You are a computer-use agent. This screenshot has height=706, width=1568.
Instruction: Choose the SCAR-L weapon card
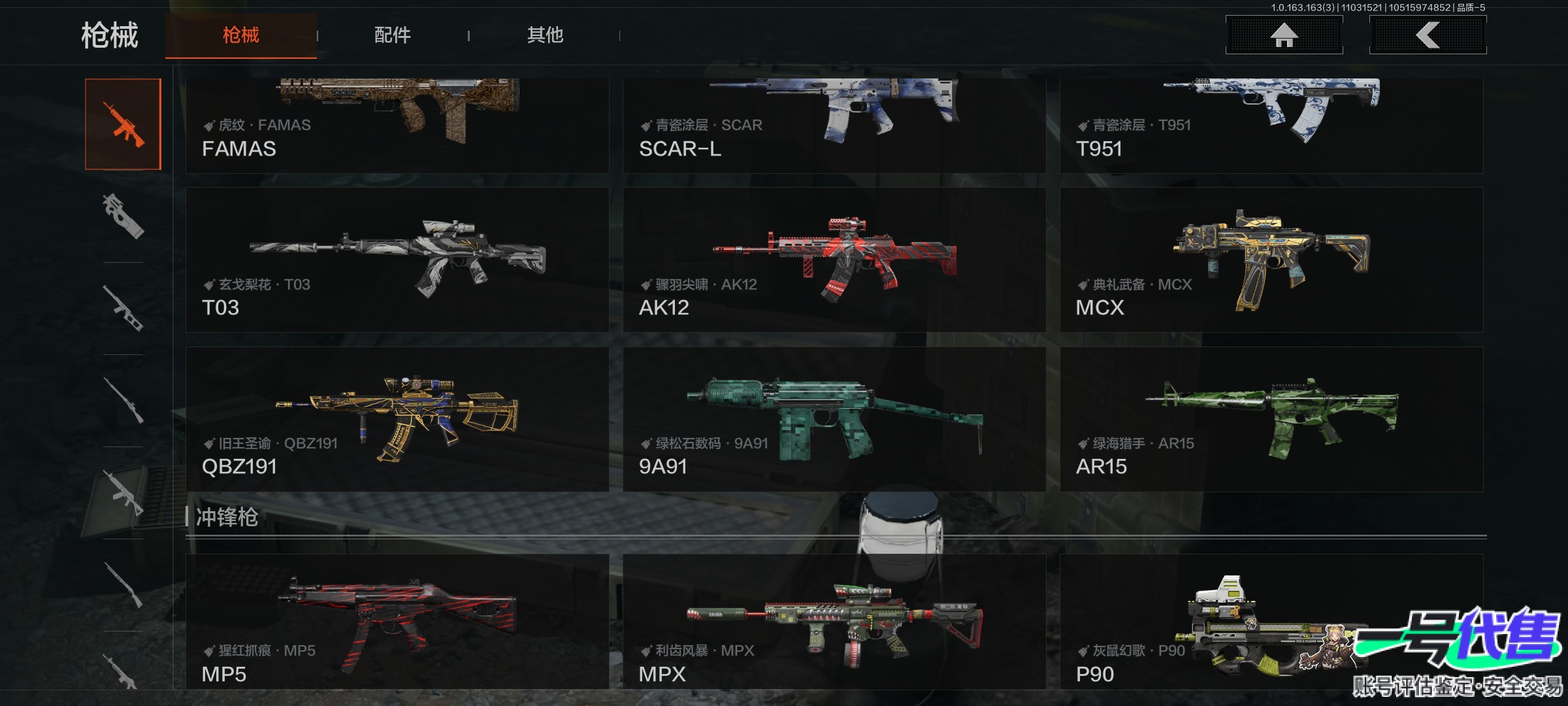(834, 126)
